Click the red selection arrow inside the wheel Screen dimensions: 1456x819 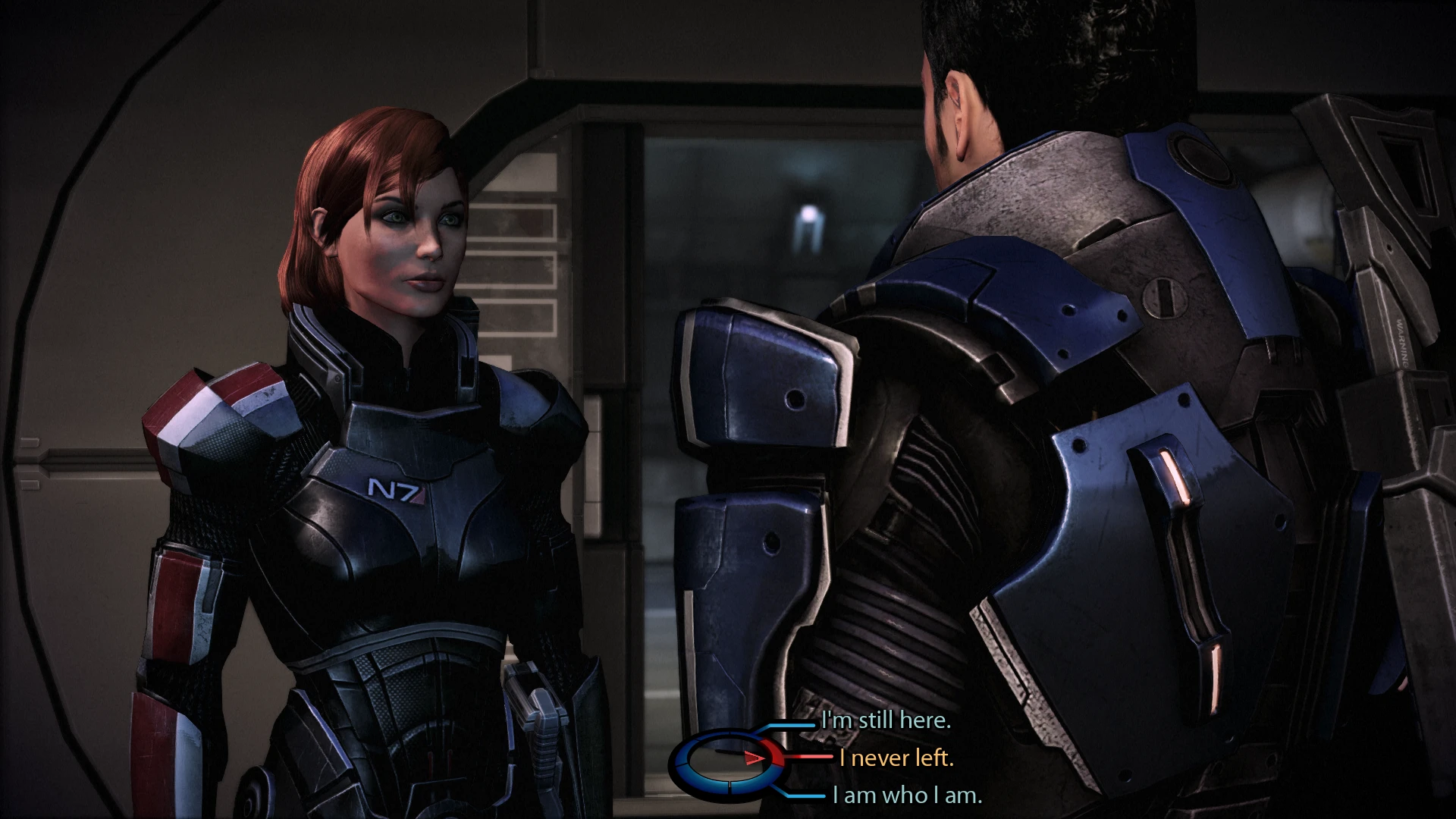(x=752, y=757)
